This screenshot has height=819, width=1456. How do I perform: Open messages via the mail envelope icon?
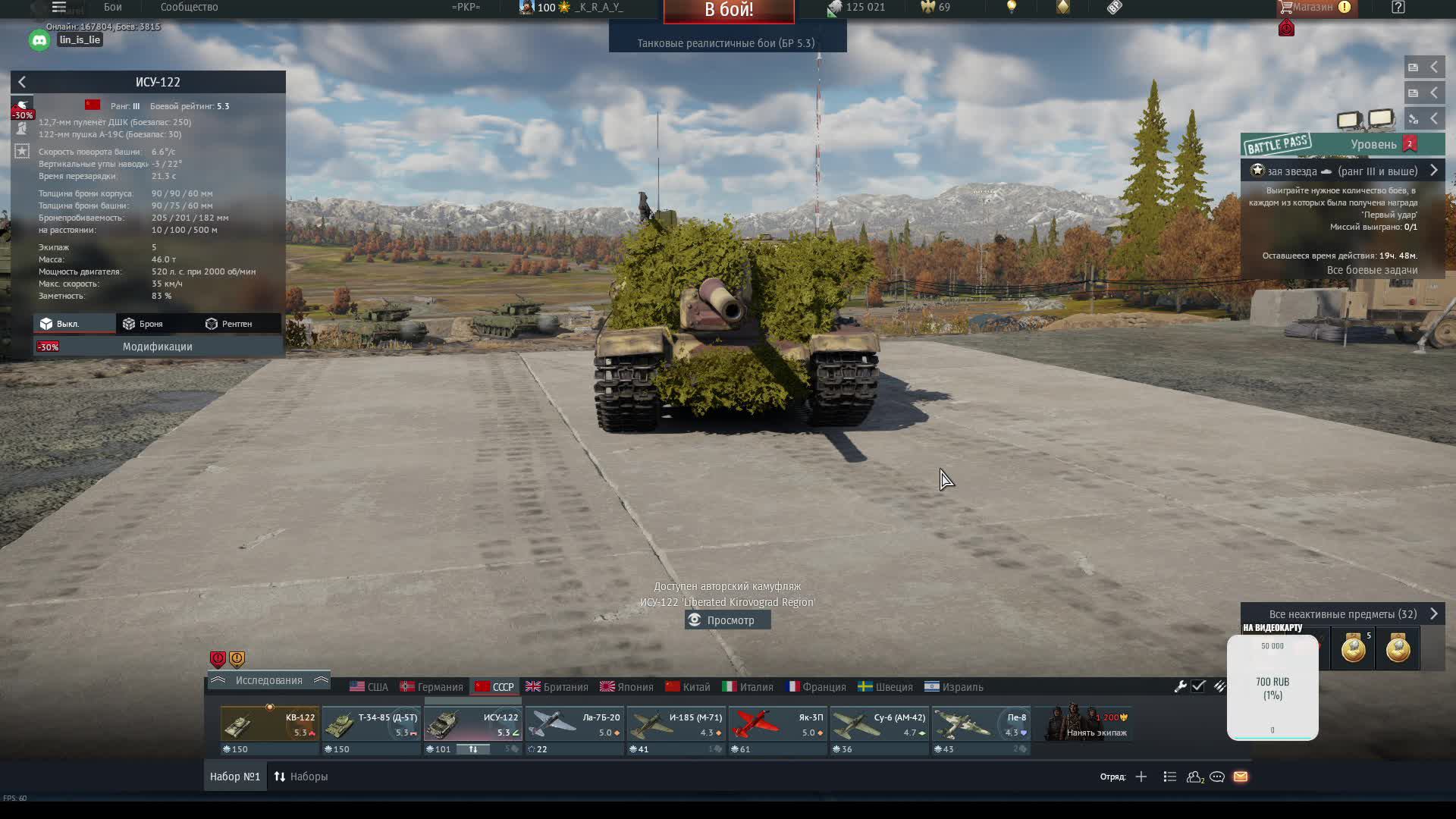click(1241, 777)
